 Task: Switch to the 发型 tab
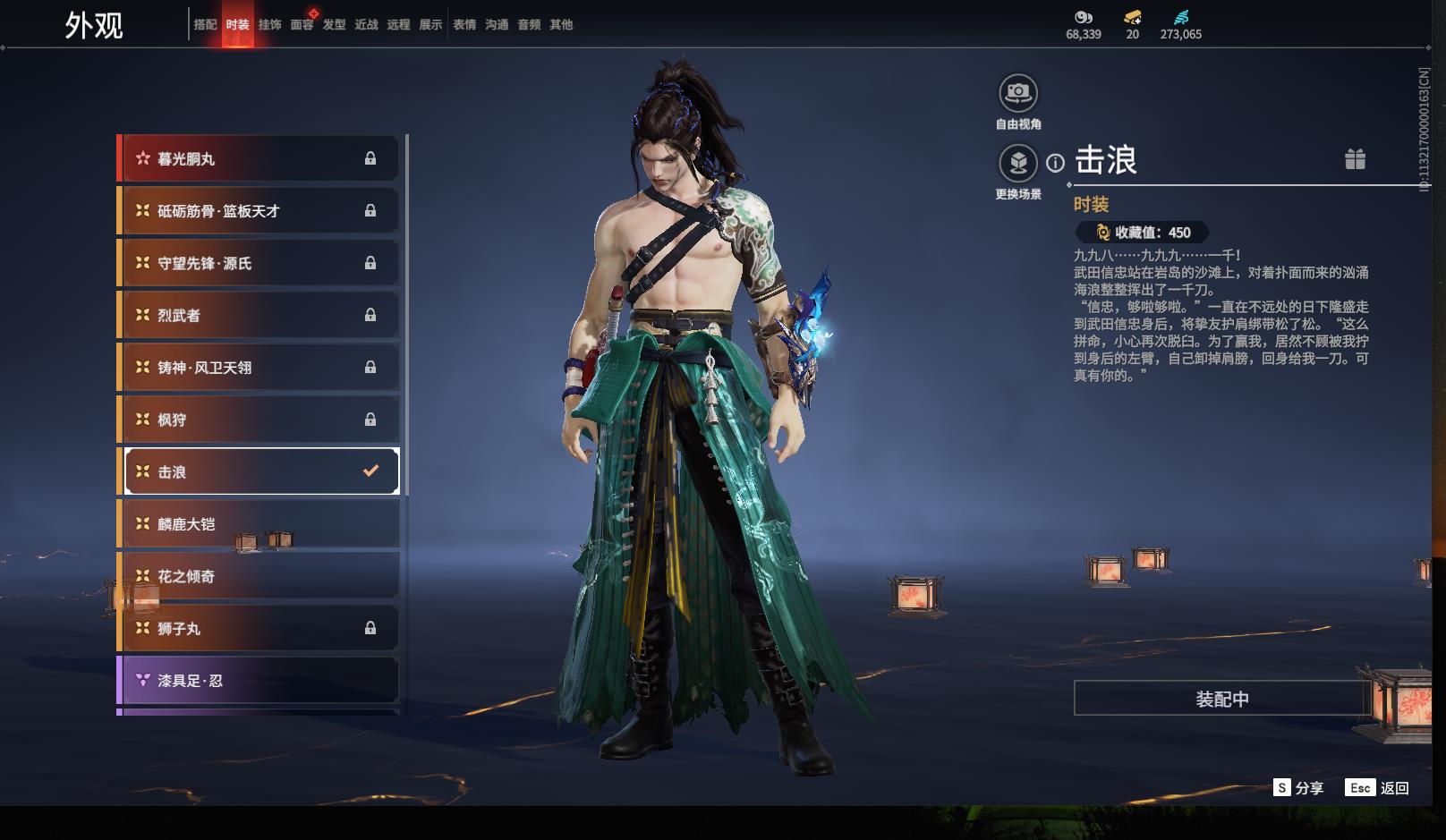click(334, 25)
